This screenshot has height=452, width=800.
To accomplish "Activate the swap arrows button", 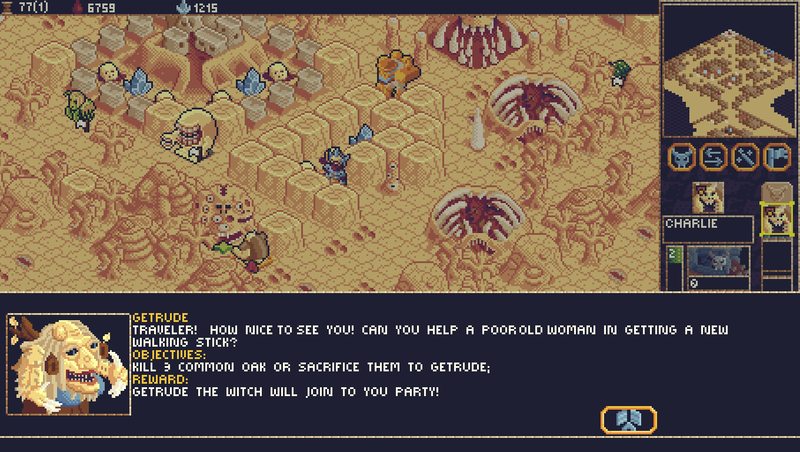I will [713, 157].
